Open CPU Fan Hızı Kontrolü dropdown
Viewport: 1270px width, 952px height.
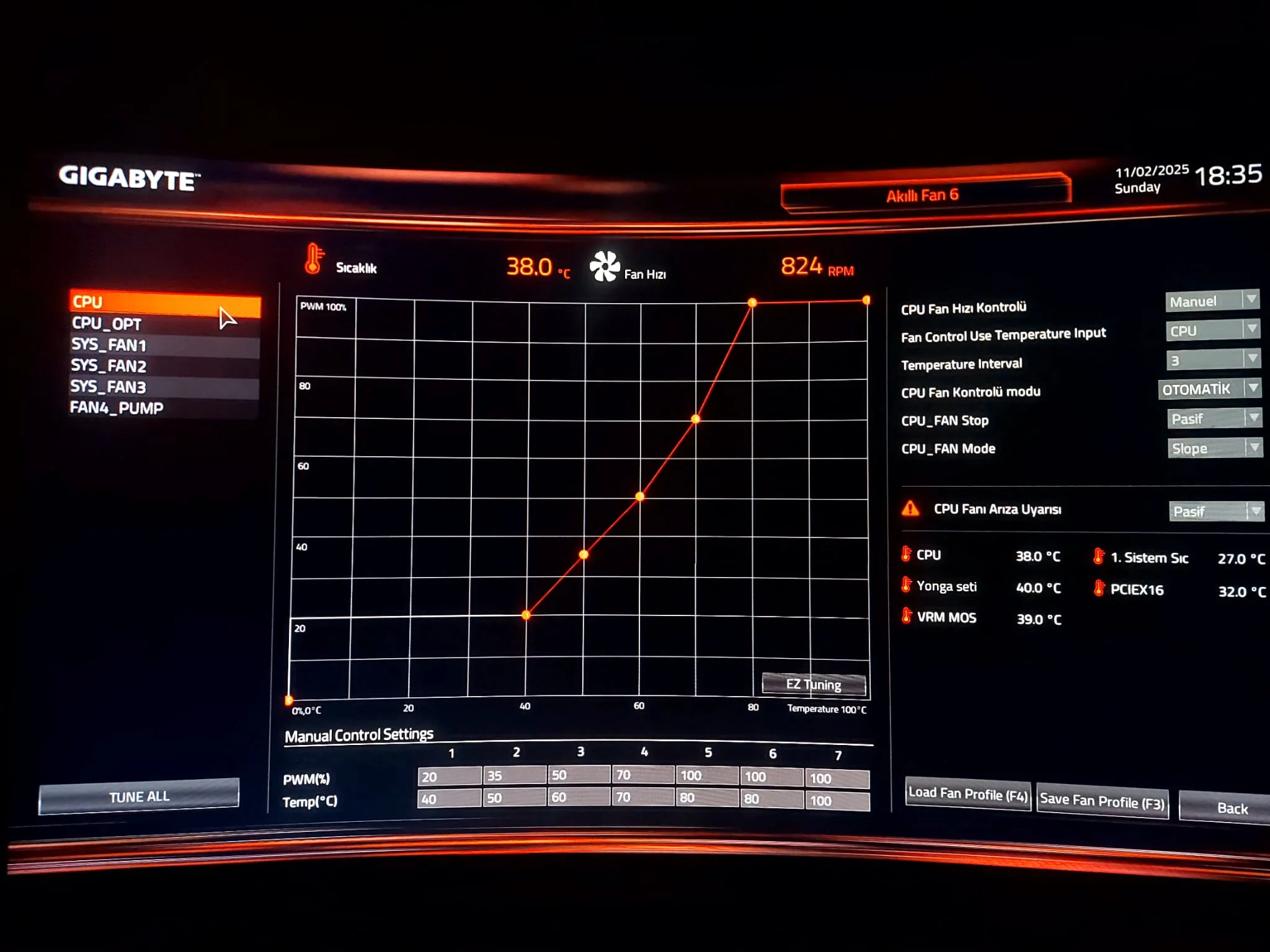pos(1212,301)
